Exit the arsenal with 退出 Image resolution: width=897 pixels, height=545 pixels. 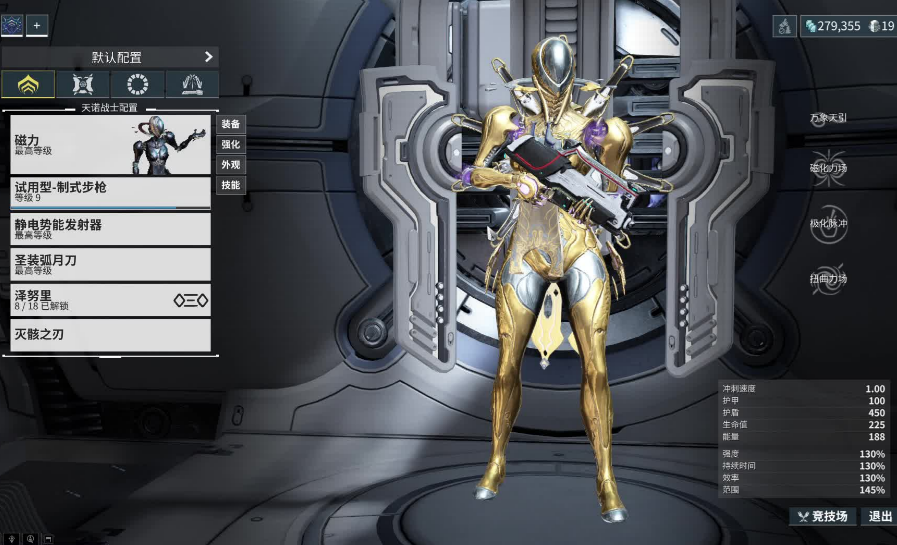pyautogui.click(x=880, y=516)
